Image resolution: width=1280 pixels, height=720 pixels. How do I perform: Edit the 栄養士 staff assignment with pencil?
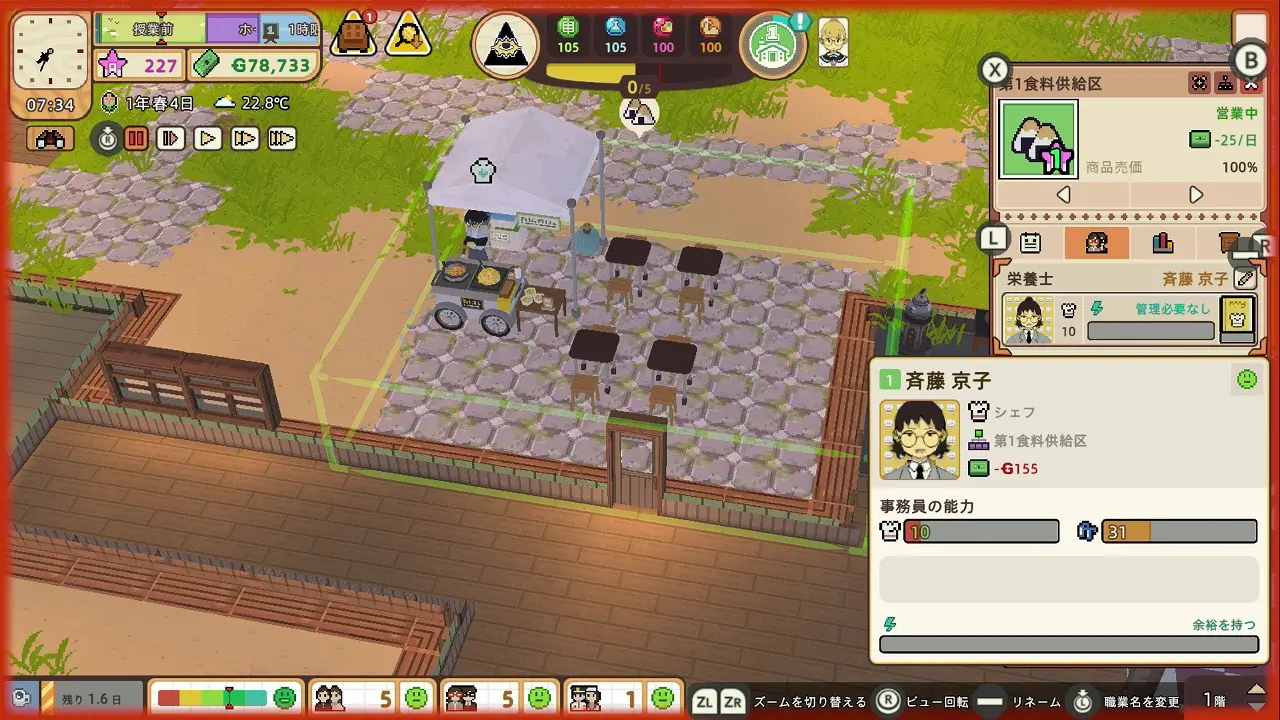coord(1245,279)
